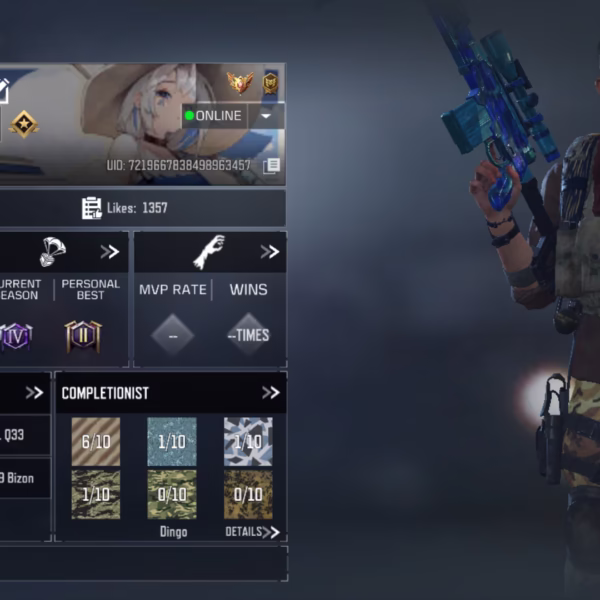The width and height of the screenshot is (600, 600).
Task: Open the edit profile pencil icon
Action: point(3,90)
